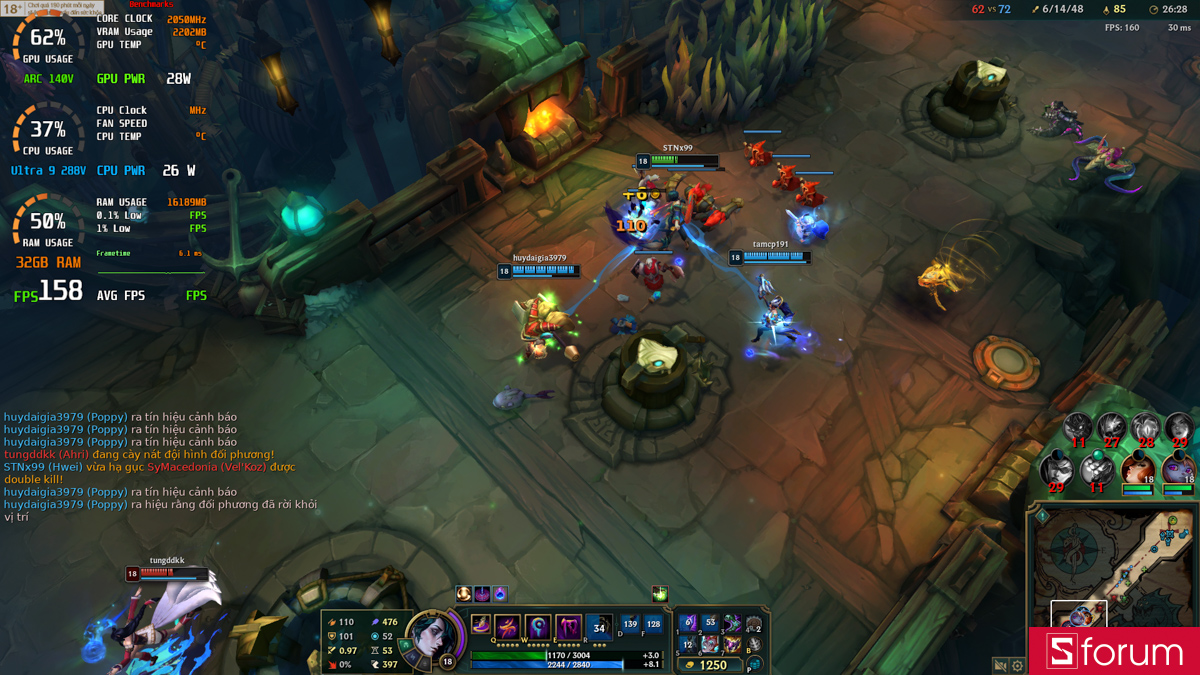Screen dimensions: 1200x675
Task: Open the settings gear beside the minimap
Action: [1018, 665]
